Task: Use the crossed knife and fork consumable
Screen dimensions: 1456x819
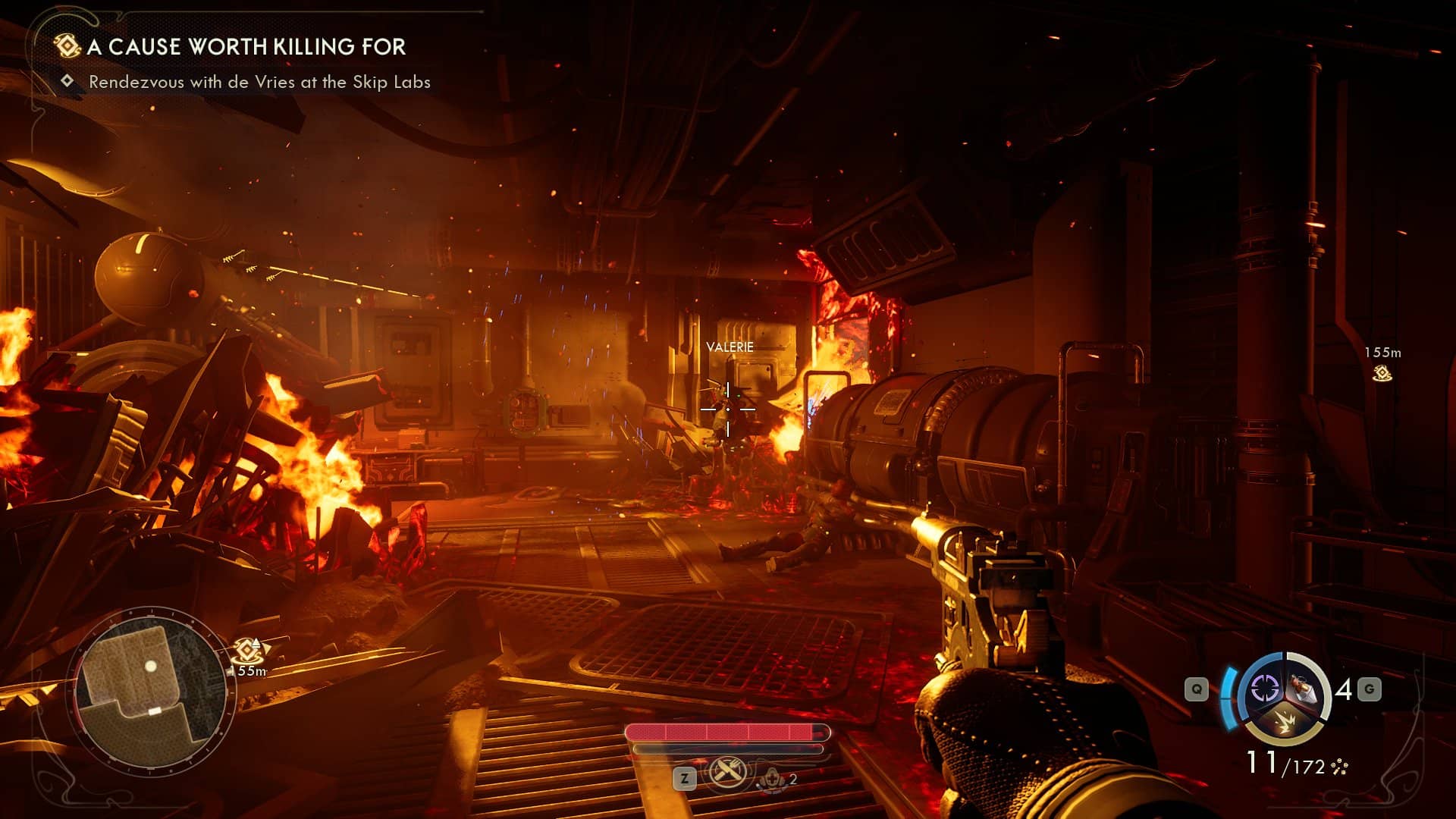Action: [x=727, y=773]
